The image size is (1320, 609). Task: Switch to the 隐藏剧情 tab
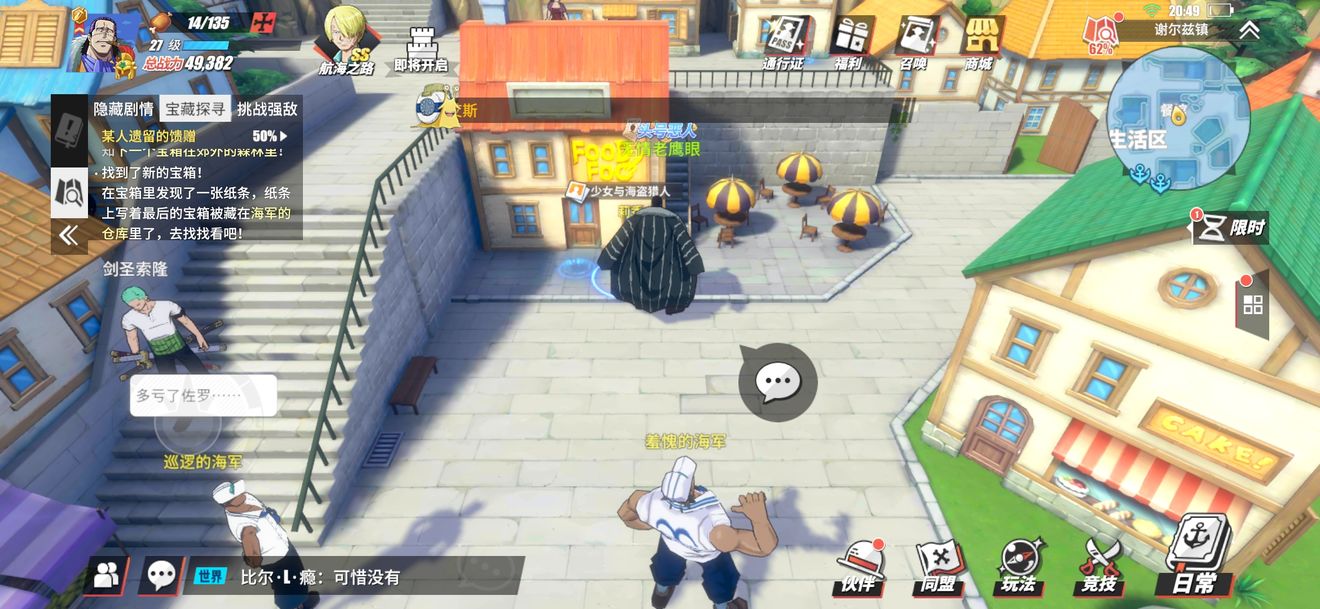[123, 109]
